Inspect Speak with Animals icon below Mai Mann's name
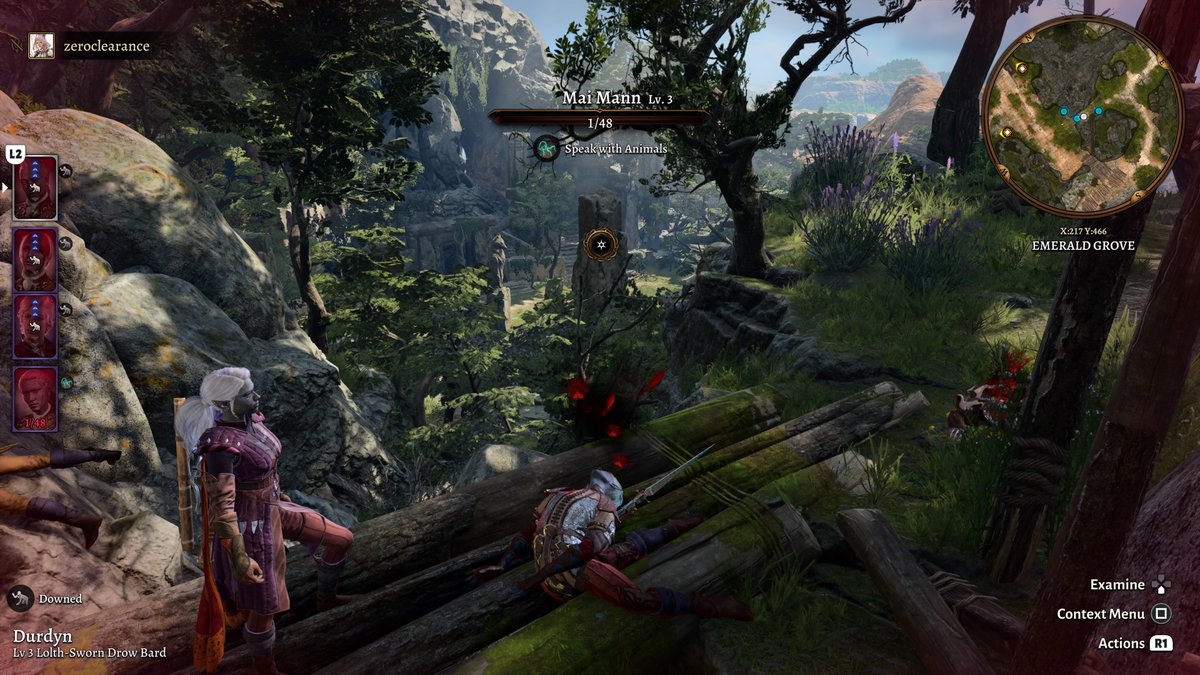Image resolution: width=1200 pixels, height=675 pixels. 546,149
